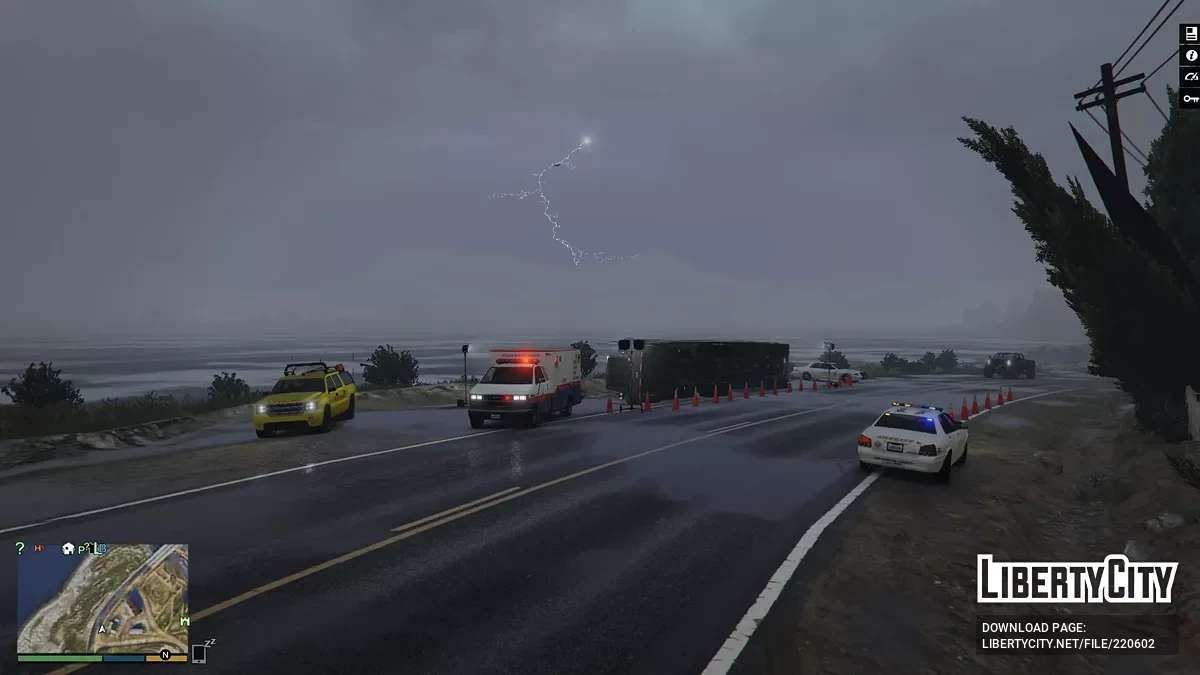Viewport: 1200px width, 675px height.
Task: Click the LibertyCity logo
Action: coord(1076,579)
